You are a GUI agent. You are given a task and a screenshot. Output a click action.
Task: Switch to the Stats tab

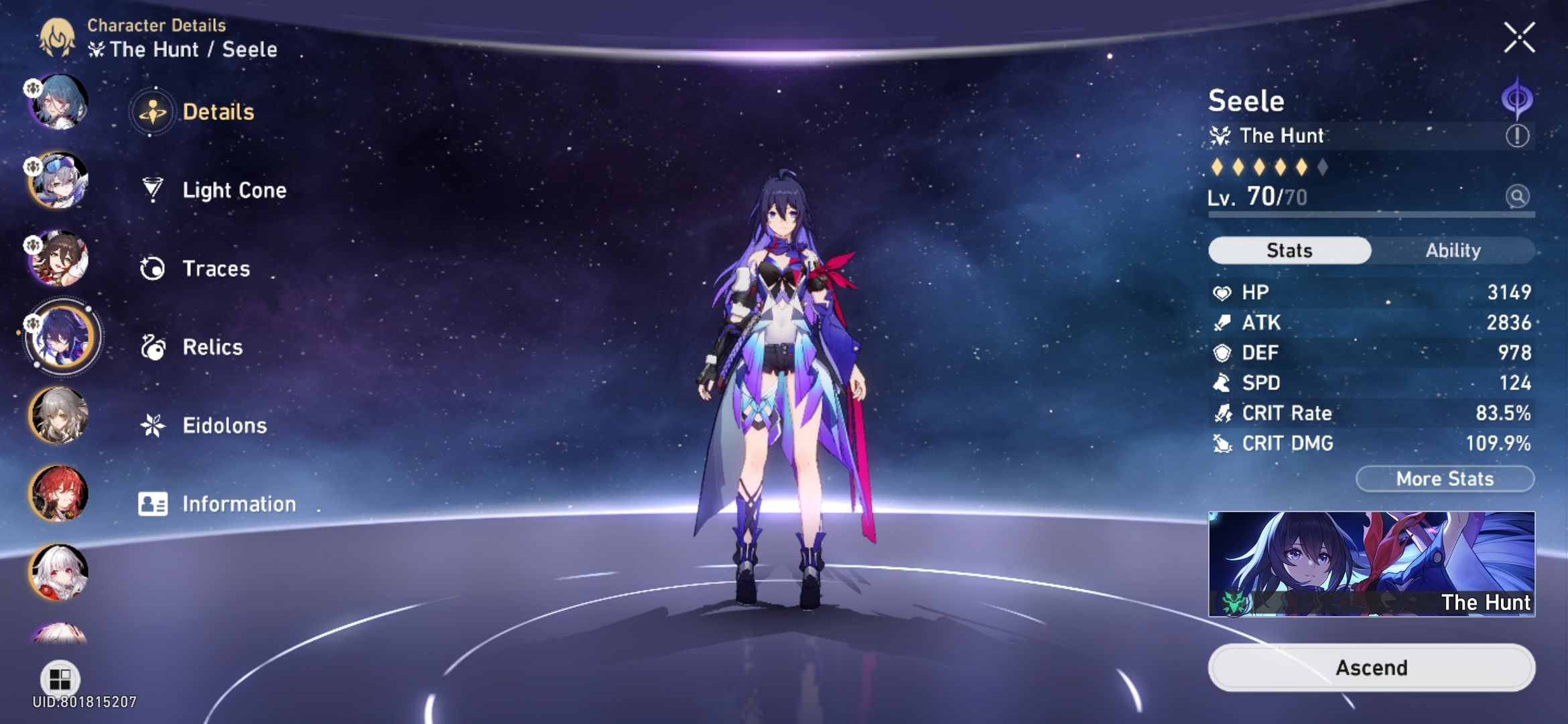coord(1288,250)
